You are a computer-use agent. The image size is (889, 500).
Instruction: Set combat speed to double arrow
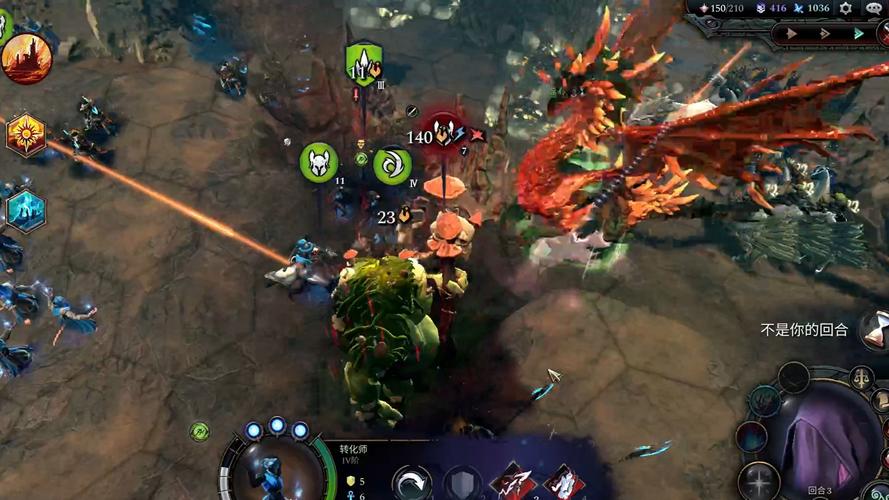pos(827,33)
